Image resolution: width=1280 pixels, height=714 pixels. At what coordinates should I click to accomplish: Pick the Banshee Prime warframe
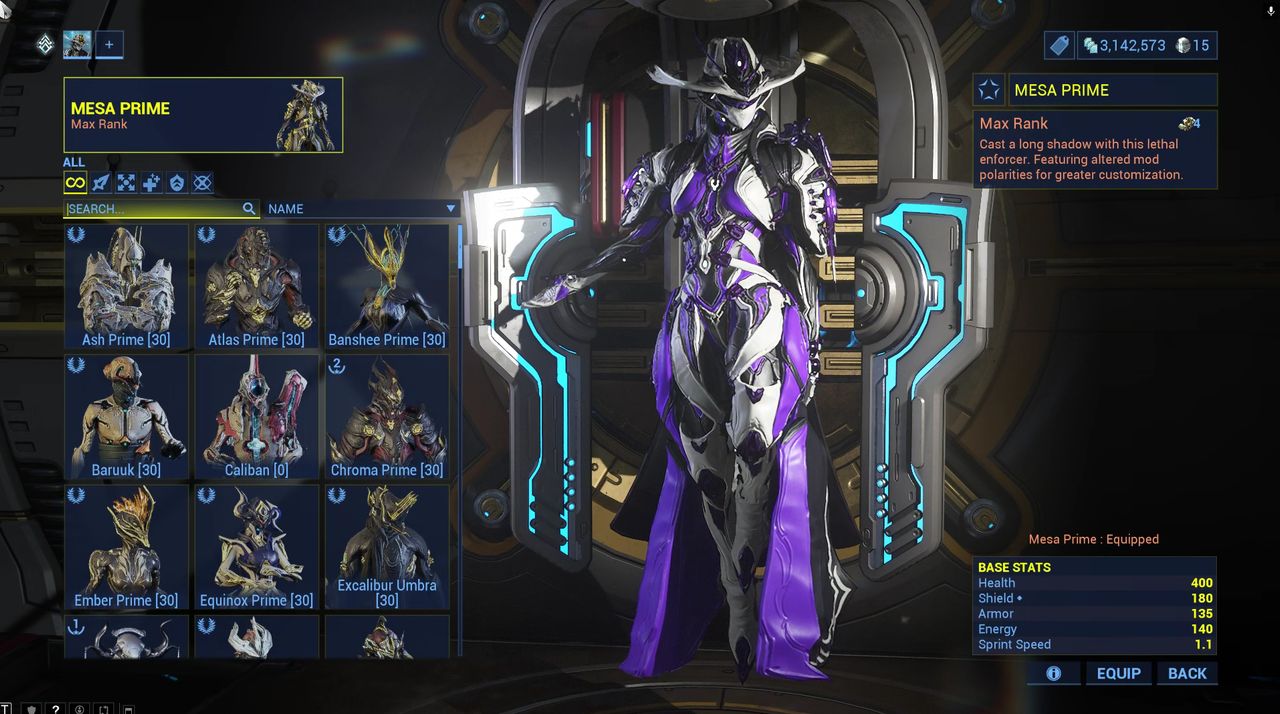[x=387, y=286]
